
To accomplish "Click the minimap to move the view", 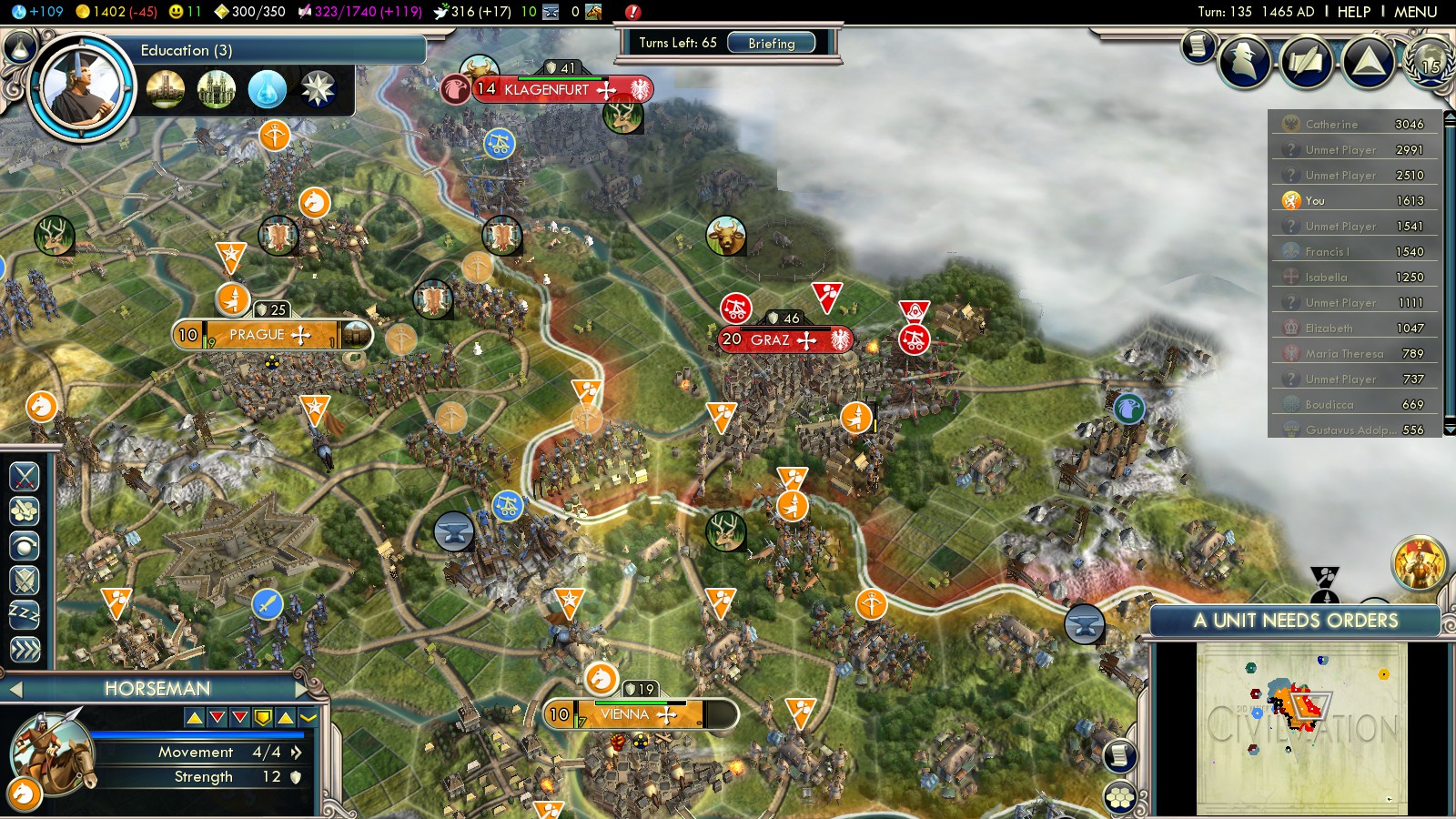I will pyautogui.click(x=1301, y=728).
